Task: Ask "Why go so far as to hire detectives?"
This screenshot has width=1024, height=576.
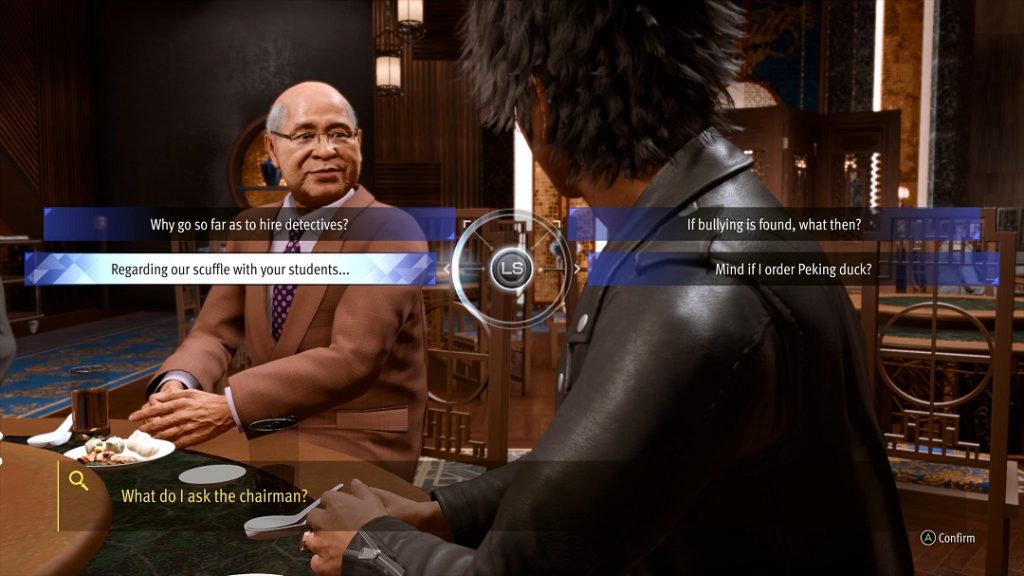Action: (x=249, y=224)
